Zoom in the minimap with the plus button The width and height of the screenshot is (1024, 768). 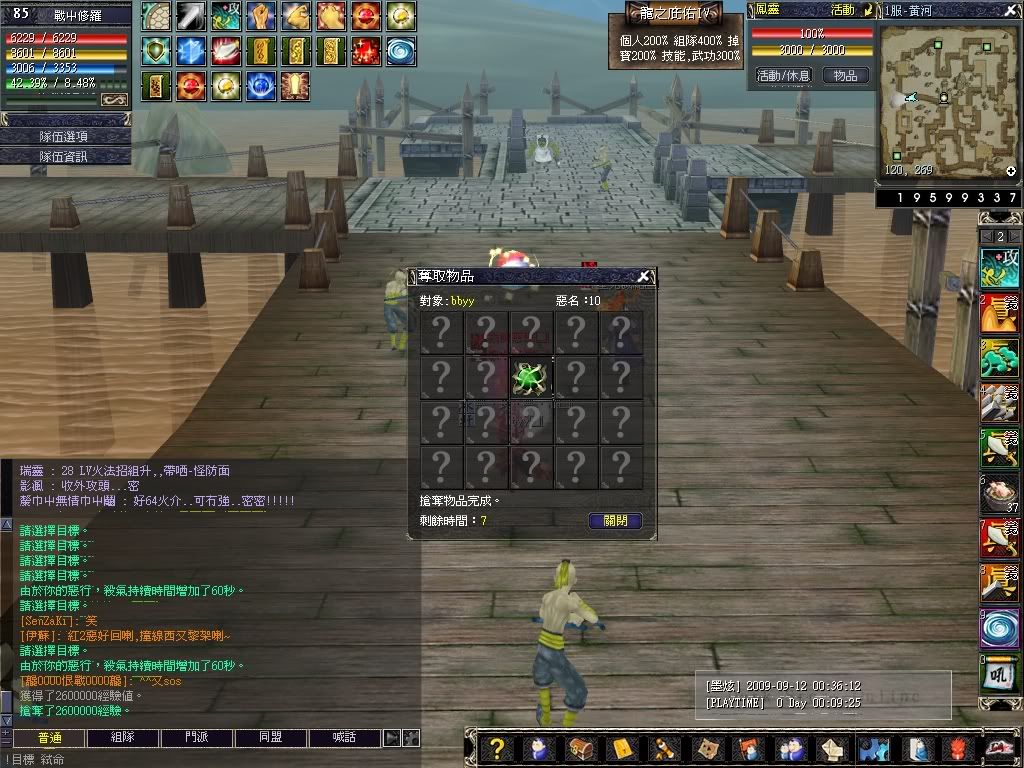(1011, 171)
